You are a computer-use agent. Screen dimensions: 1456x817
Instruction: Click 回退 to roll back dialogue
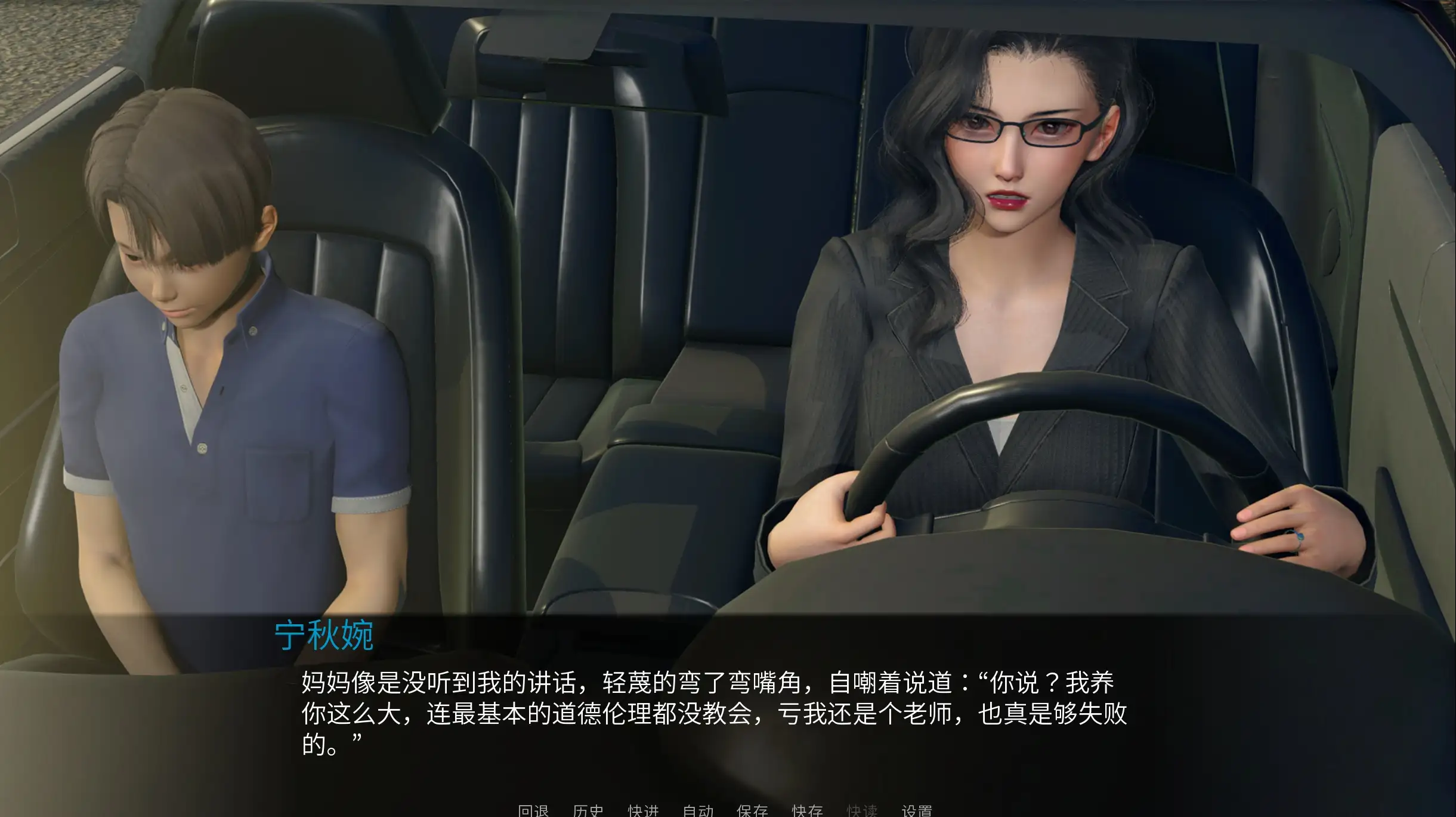point(533,810)
